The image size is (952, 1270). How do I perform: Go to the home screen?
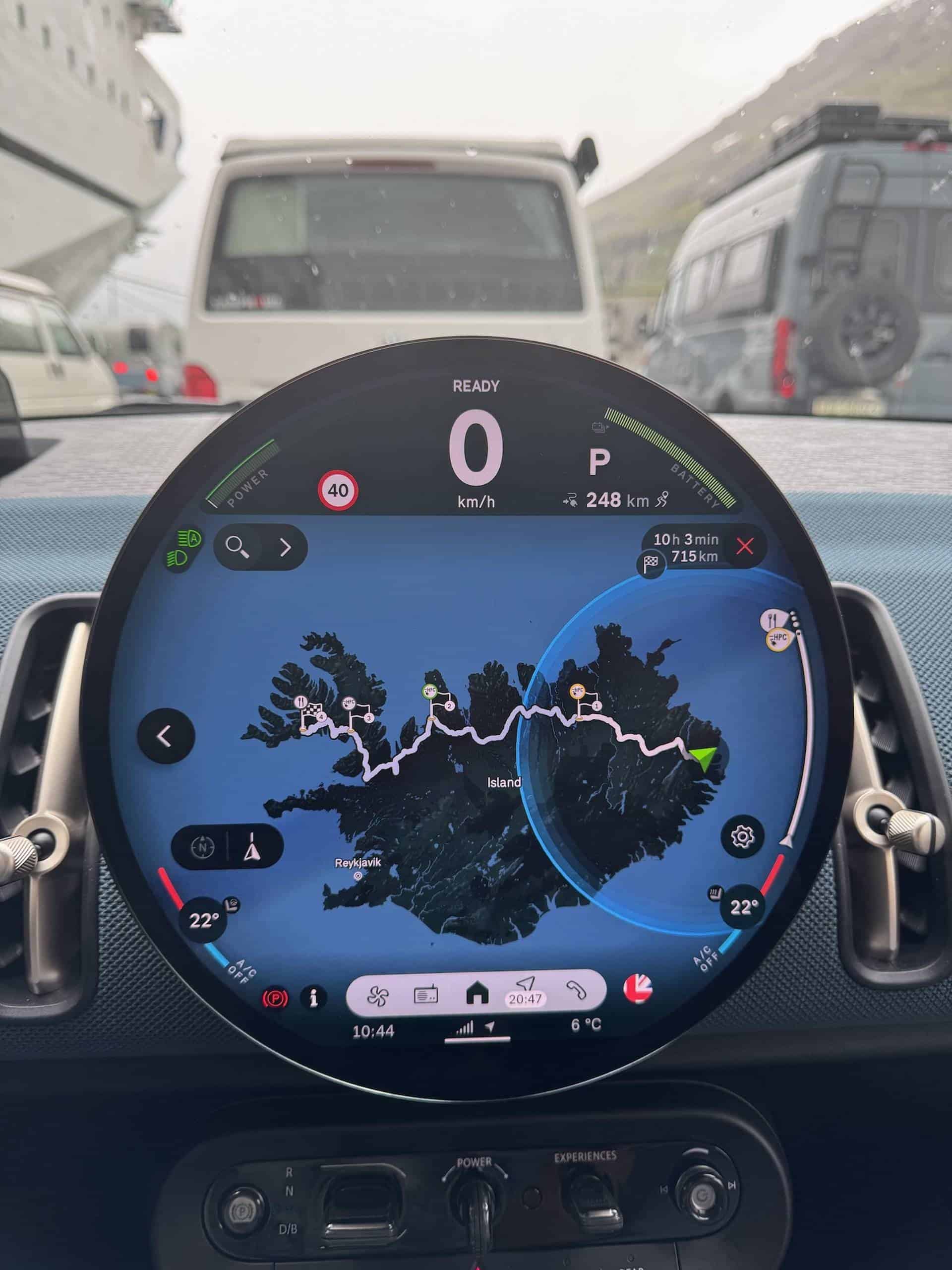click(x=477, y=994)
